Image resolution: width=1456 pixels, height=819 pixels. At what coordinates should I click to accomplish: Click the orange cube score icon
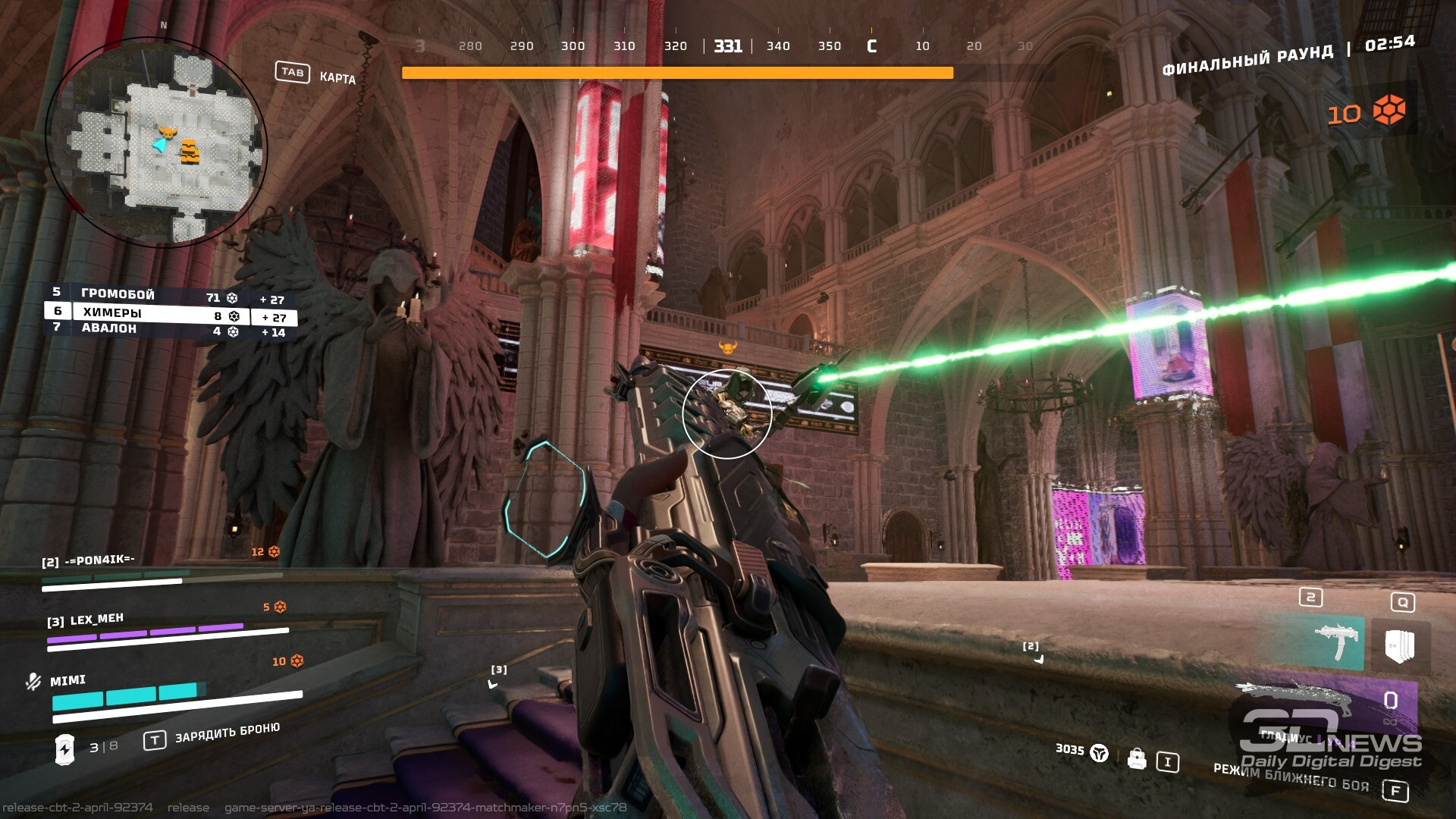[x=1389, y=111]
